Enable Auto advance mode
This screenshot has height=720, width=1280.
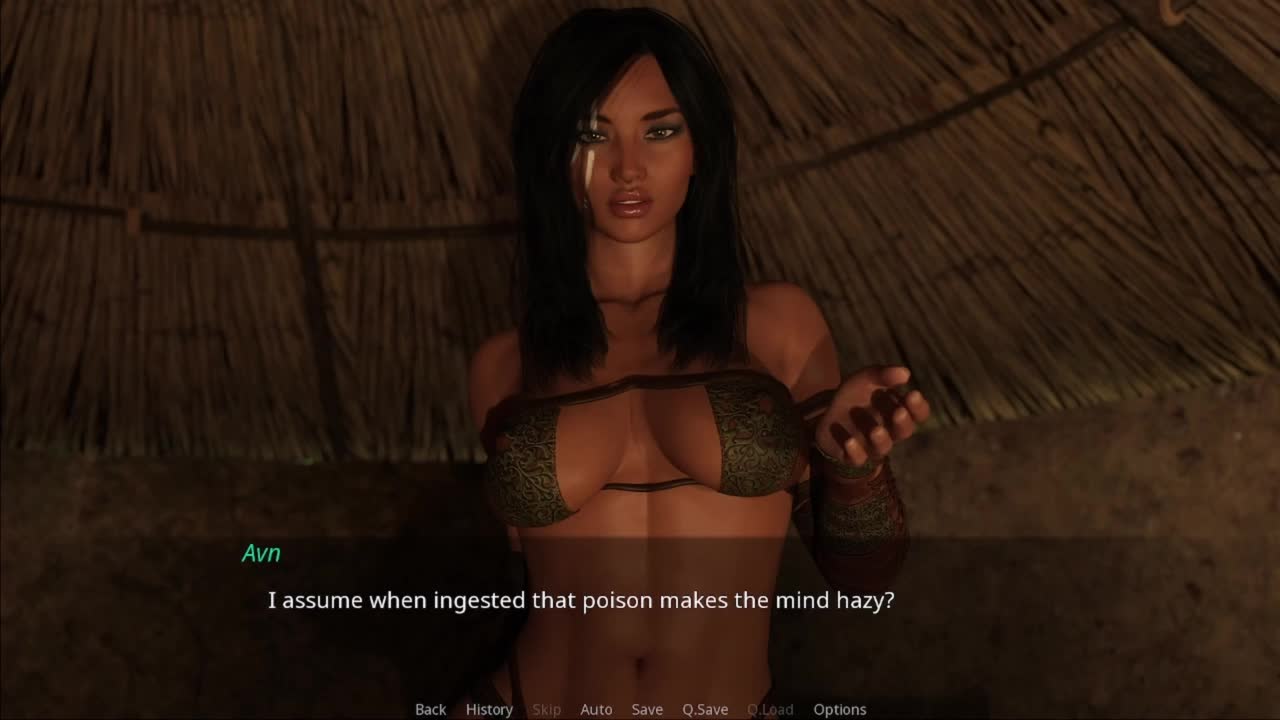click(x=596, y=709)
